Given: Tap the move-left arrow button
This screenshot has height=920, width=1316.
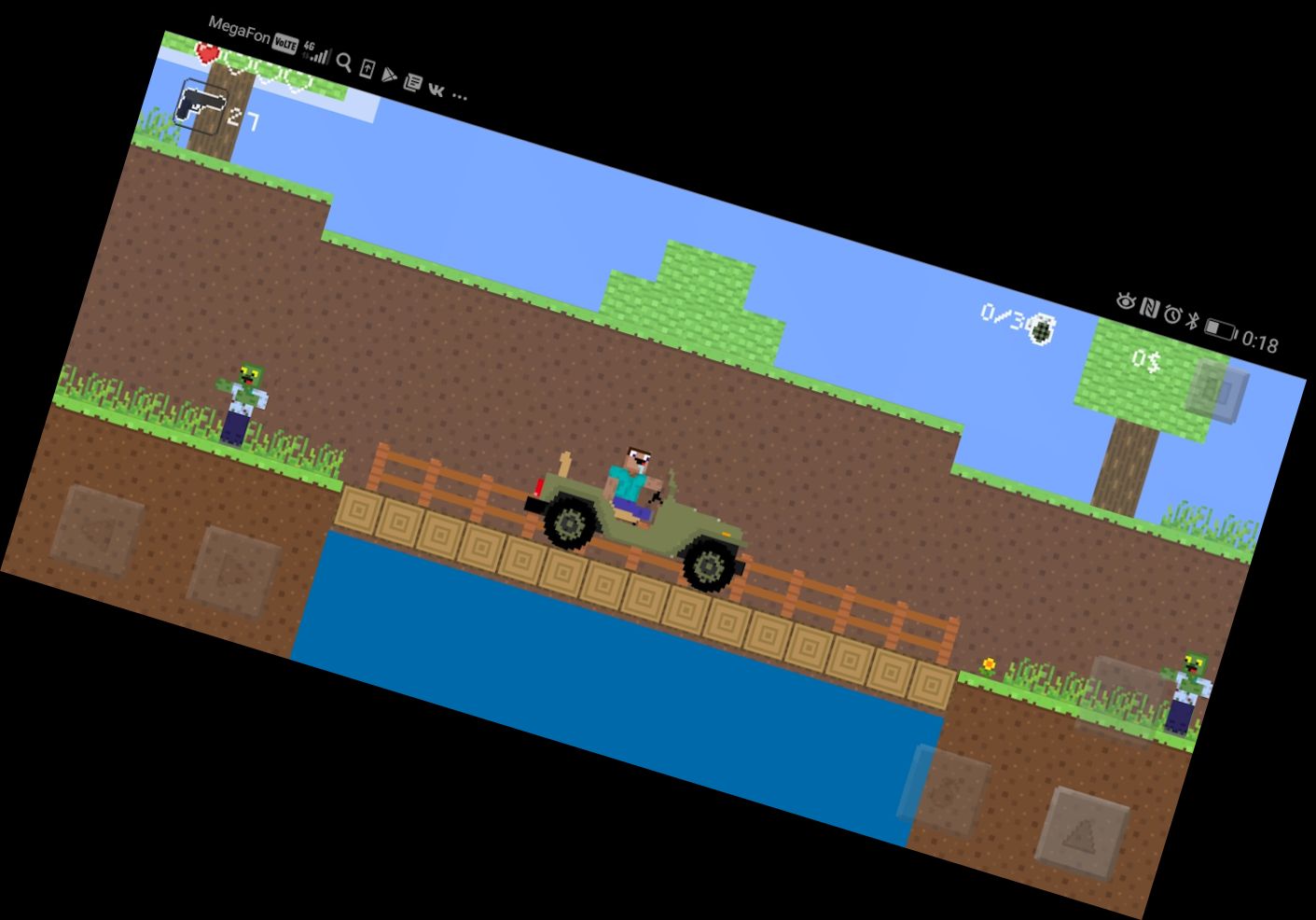Looking at the screenshot, I should pos(97,531).
